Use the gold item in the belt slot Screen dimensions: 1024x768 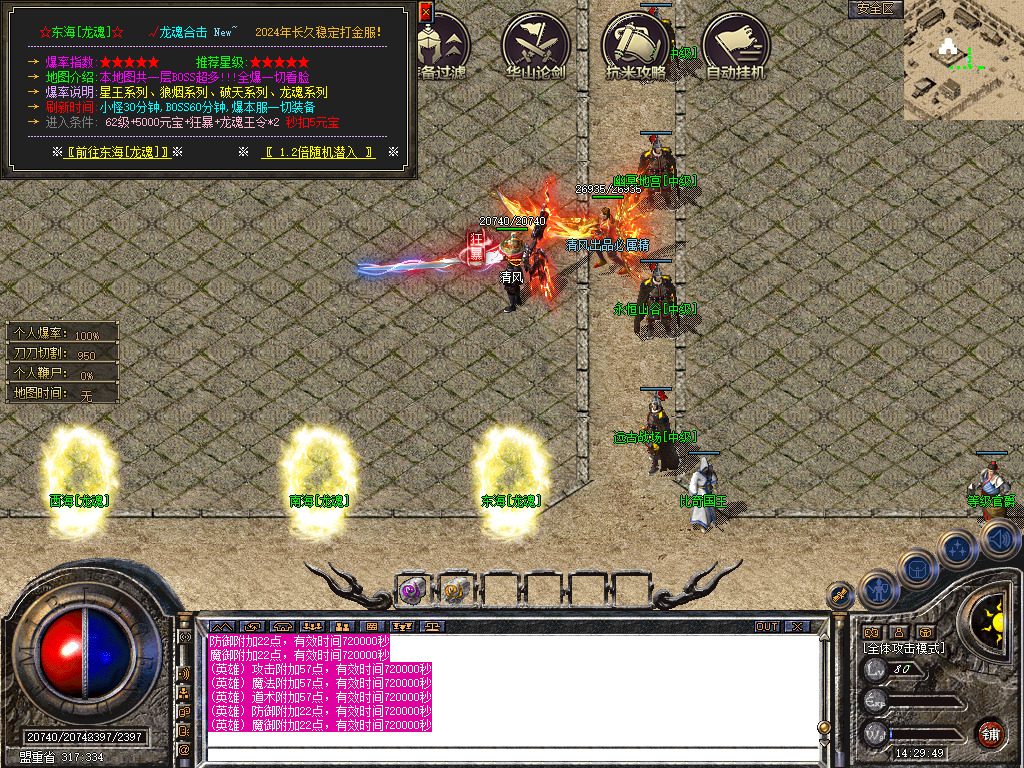point(456,590)
